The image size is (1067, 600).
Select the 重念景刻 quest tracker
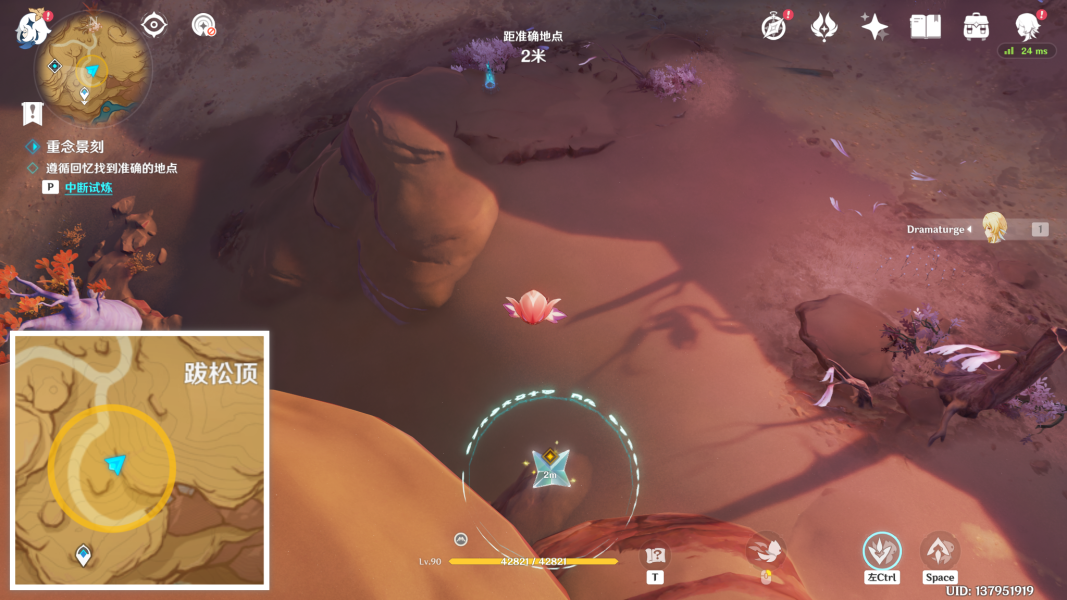tap(75, 146)
